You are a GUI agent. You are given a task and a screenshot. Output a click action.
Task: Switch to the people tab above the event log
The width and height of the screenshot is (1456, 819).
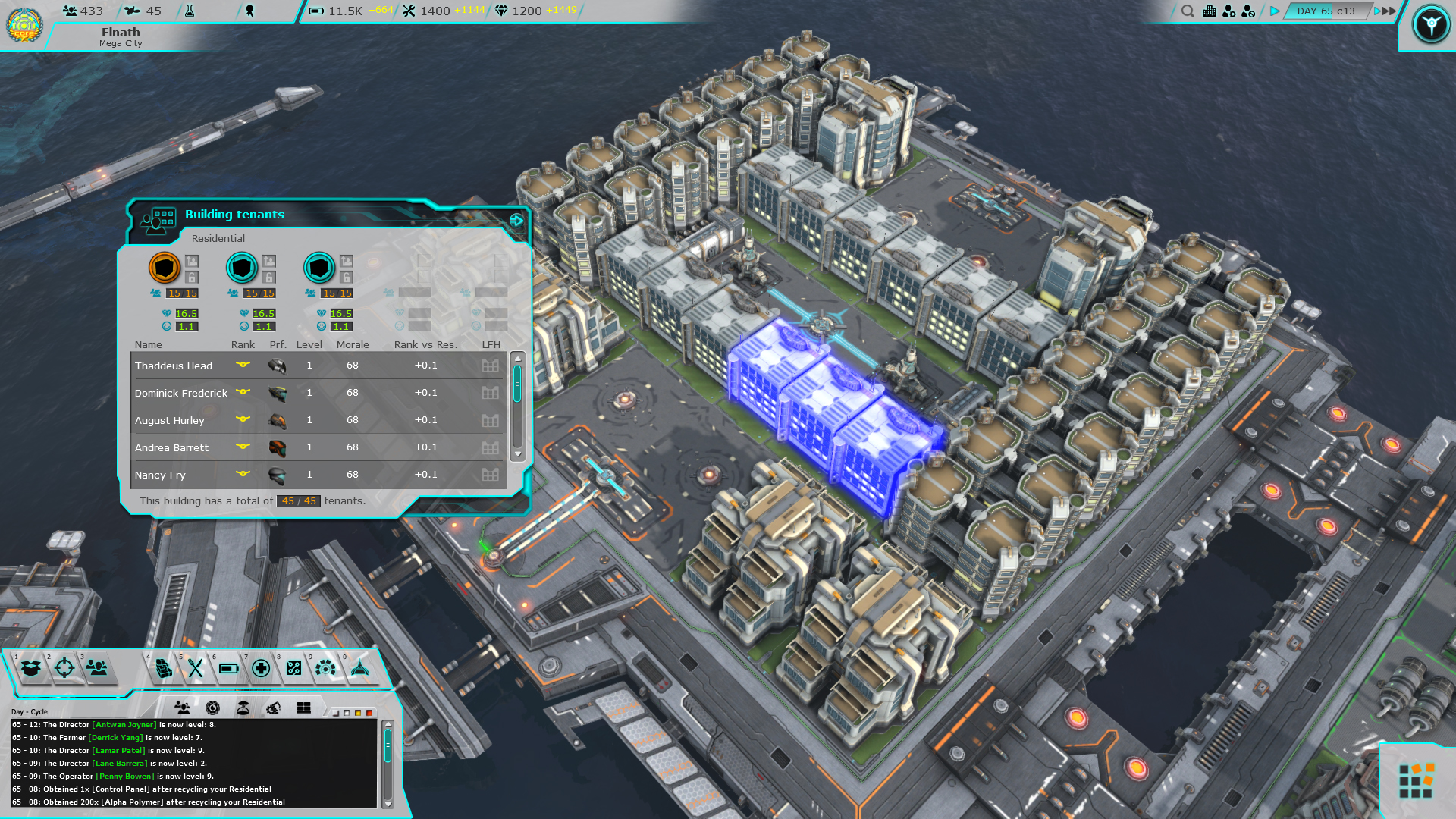tap(182, 708)
